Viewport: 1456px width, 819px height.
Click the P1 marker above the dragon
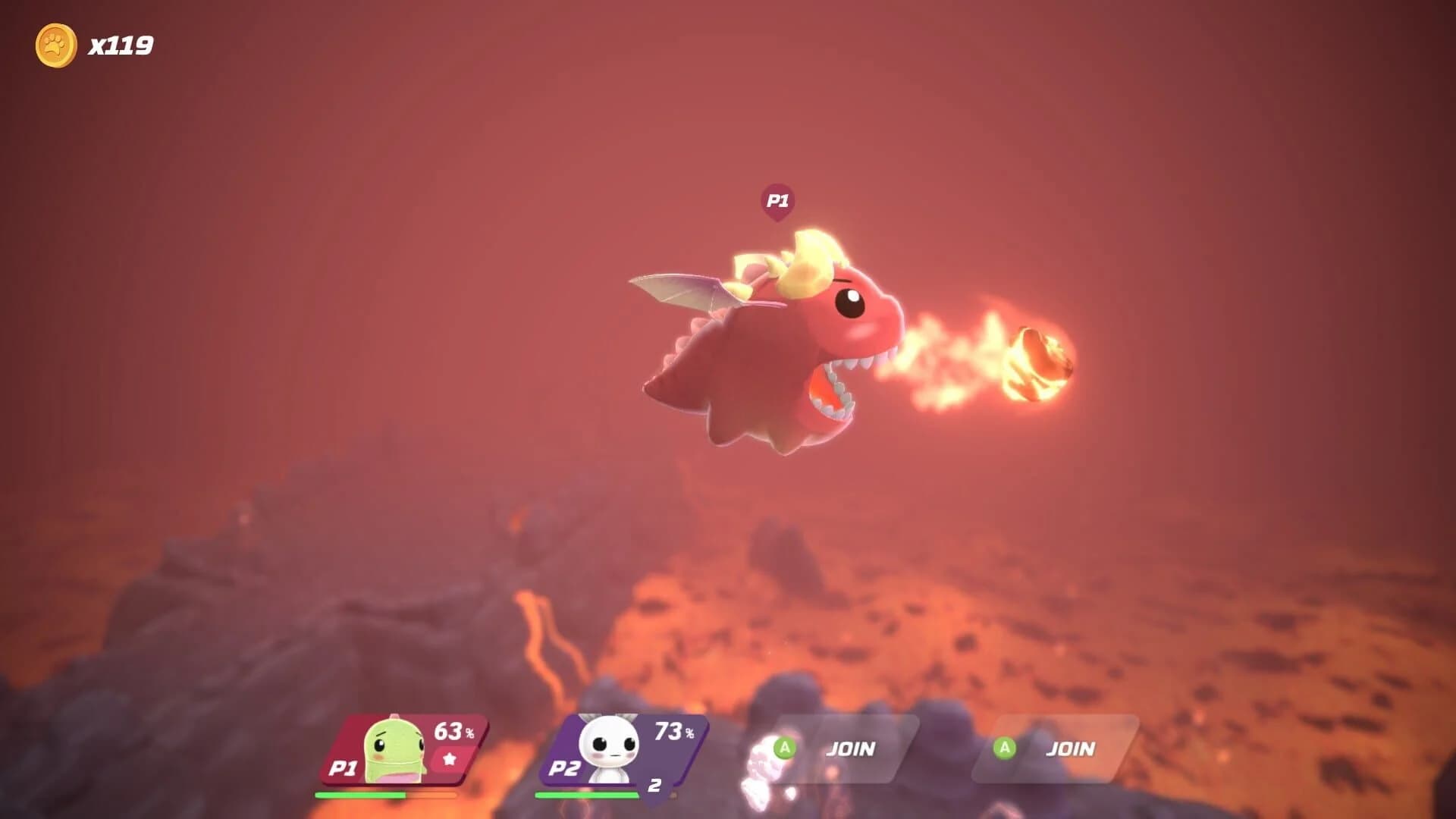[x=780, y=200]
